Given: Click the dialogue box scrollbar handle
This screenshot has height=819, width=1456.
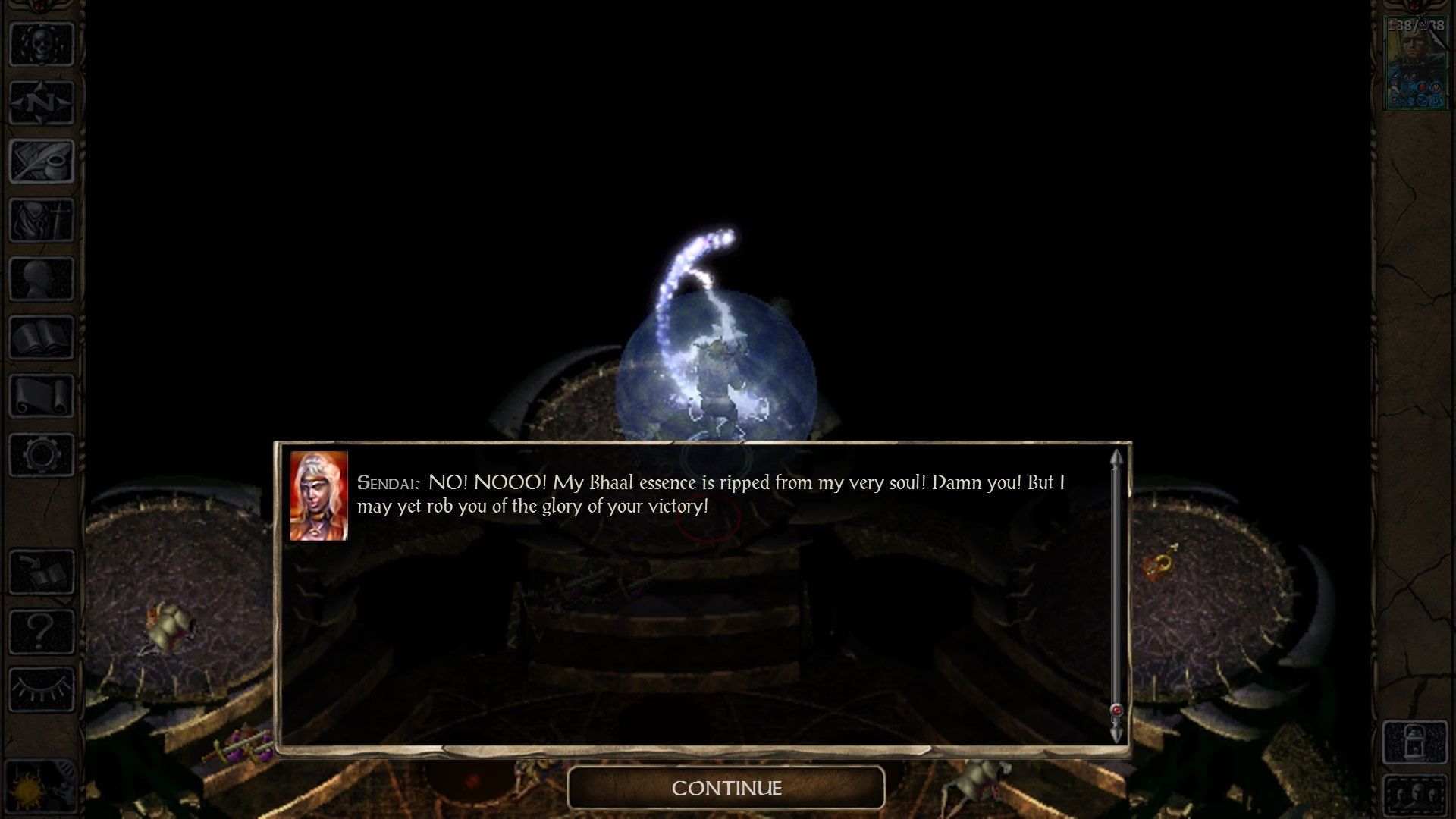Looking at the screenshot, I should click(x=1116, y=711).
